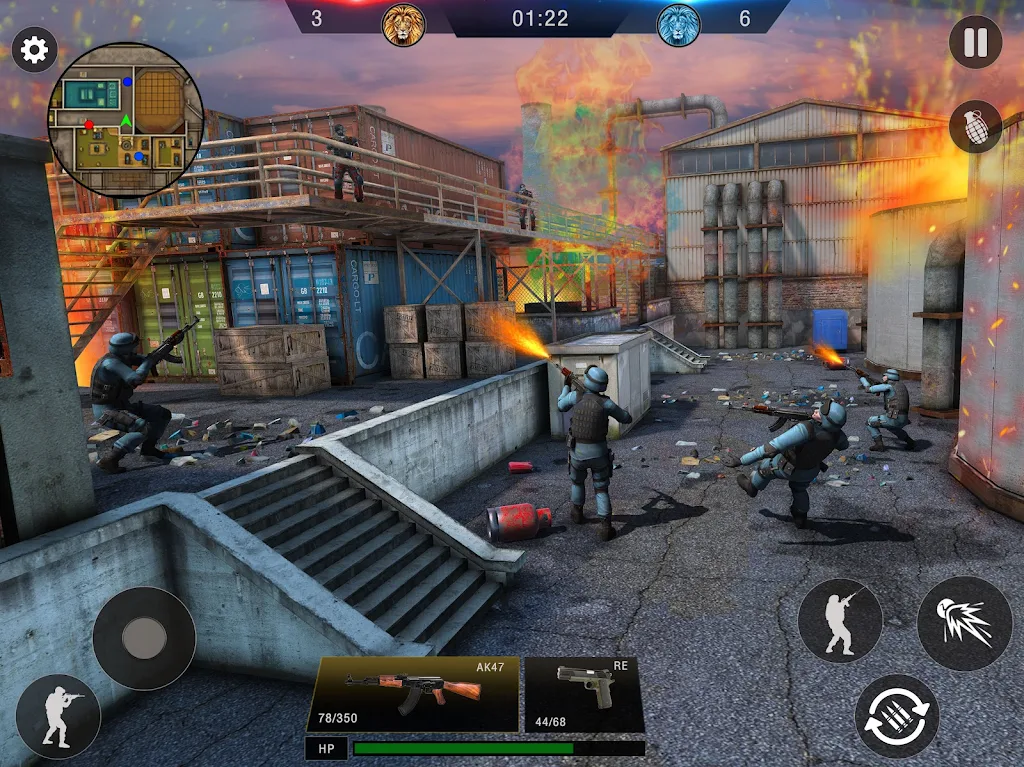The image size is (1024, 767).
Task: Toggle the crouch stance button
Action: 58,716
